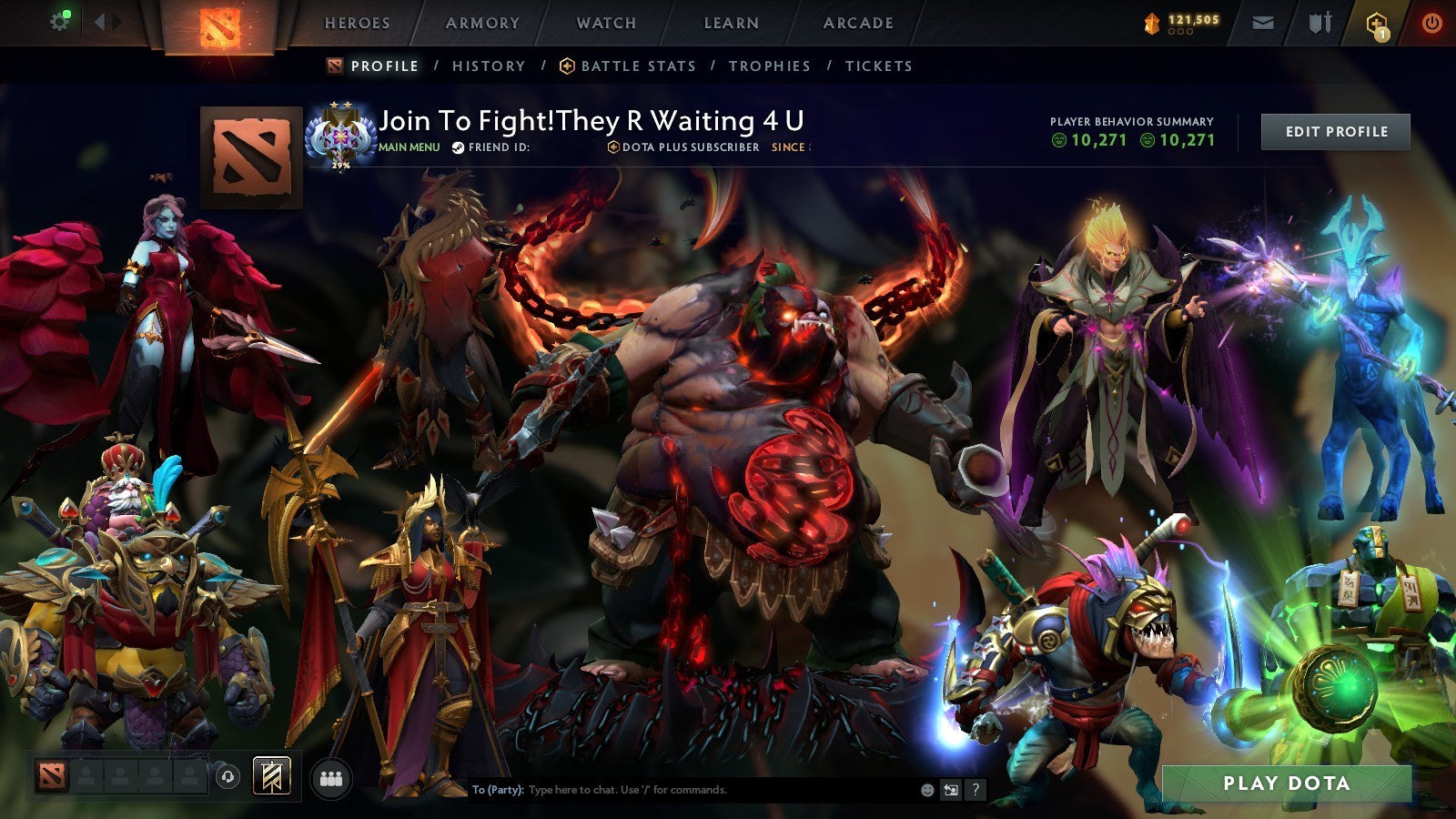Click the question mark help icon

tap(976, 792)
